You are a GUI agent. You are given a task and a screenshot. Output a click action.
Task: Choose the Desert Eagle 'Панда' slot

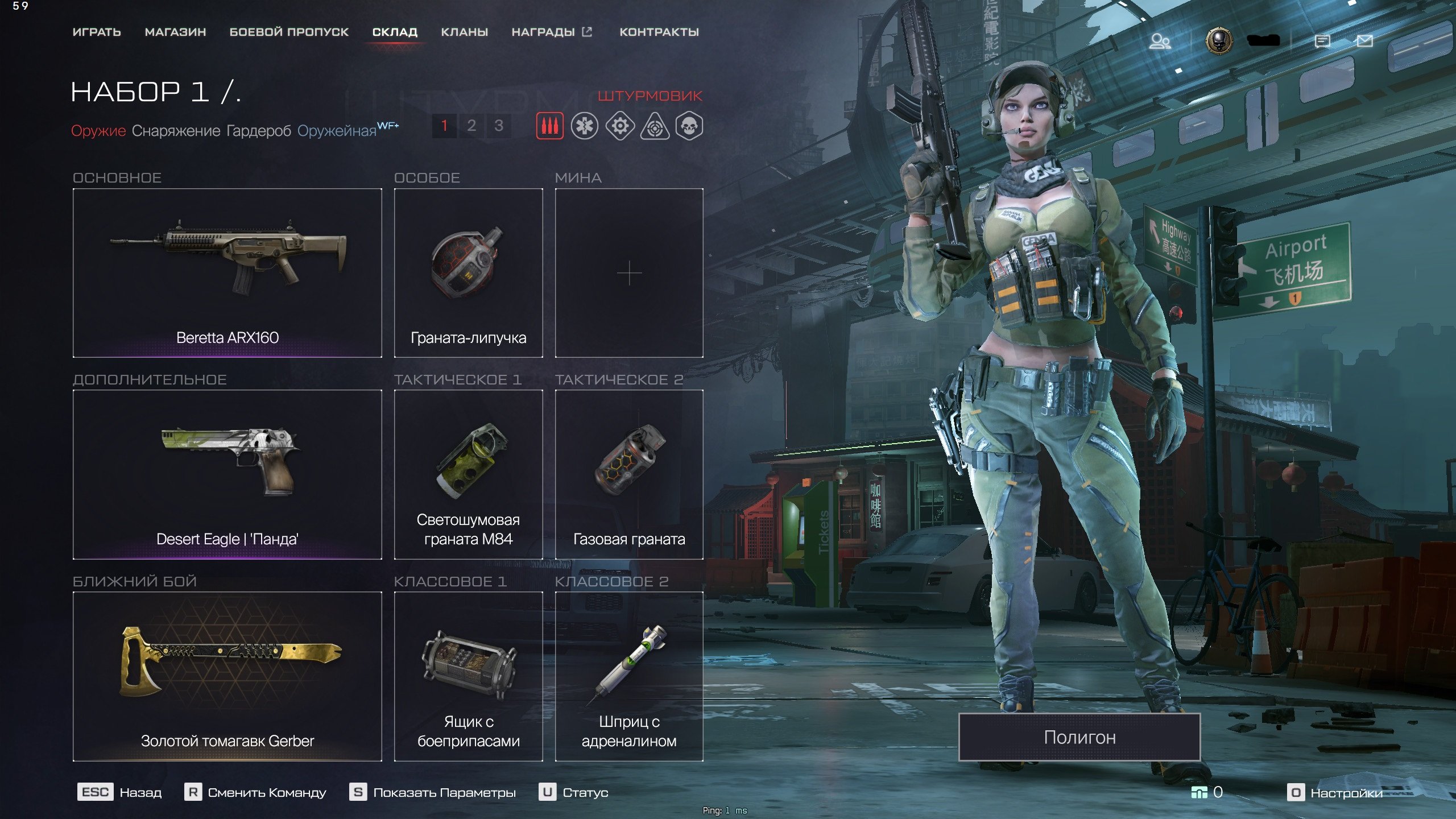(227, 474)
